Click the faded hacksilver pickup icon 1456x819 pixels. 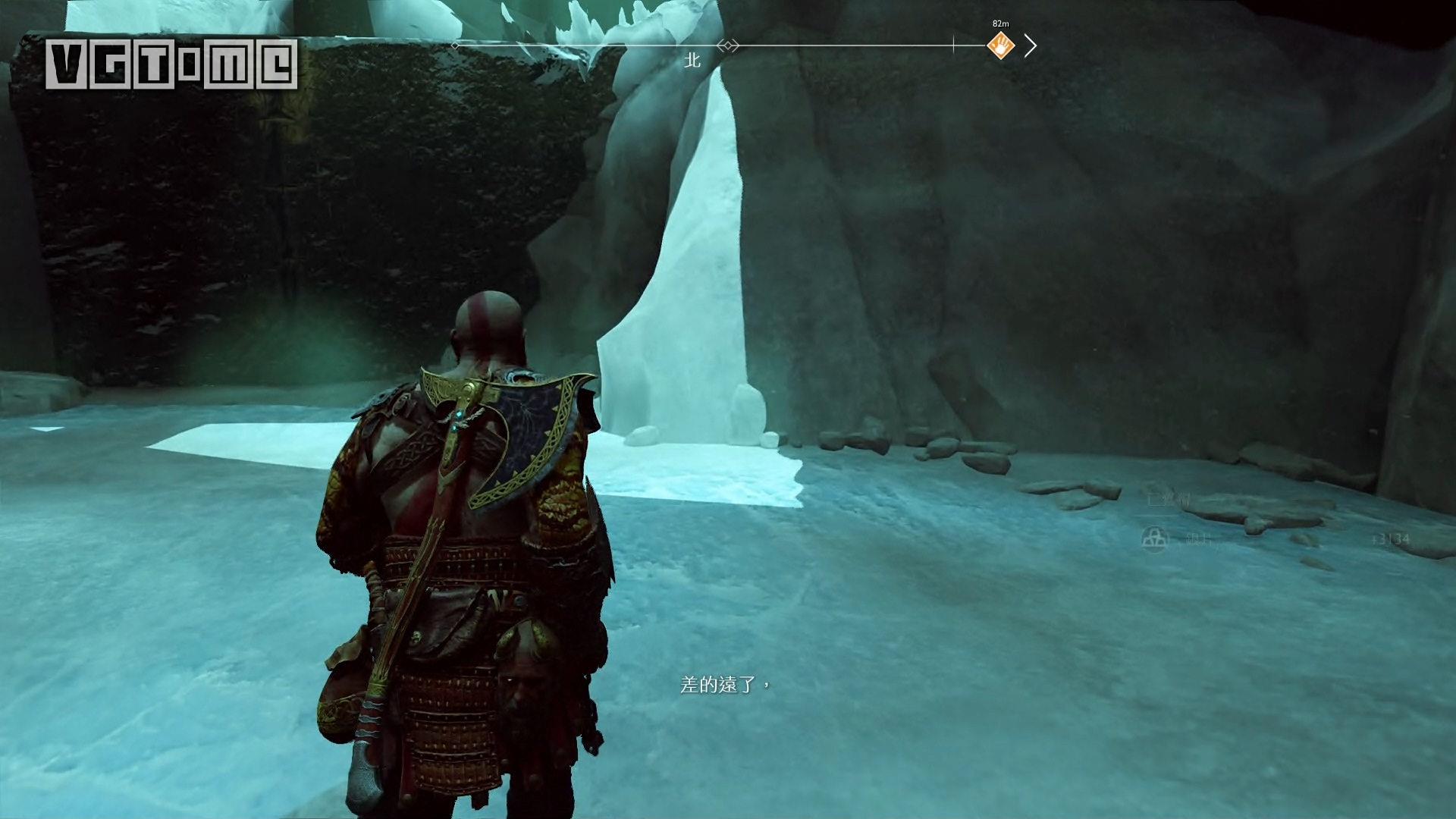[x=1154, y=539]
